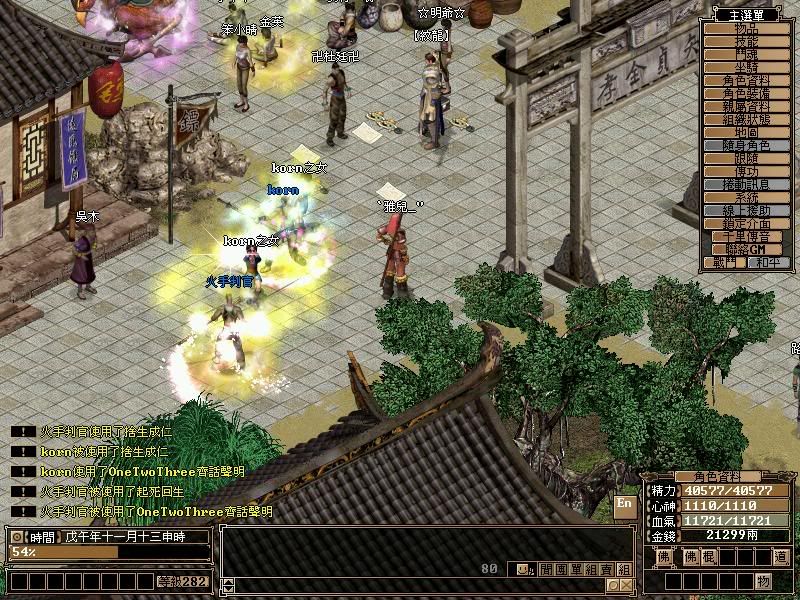Switch to 戰鬥 (Combat) mode
The height and width of the screenshot is (600, 800).
coord(725,263)
